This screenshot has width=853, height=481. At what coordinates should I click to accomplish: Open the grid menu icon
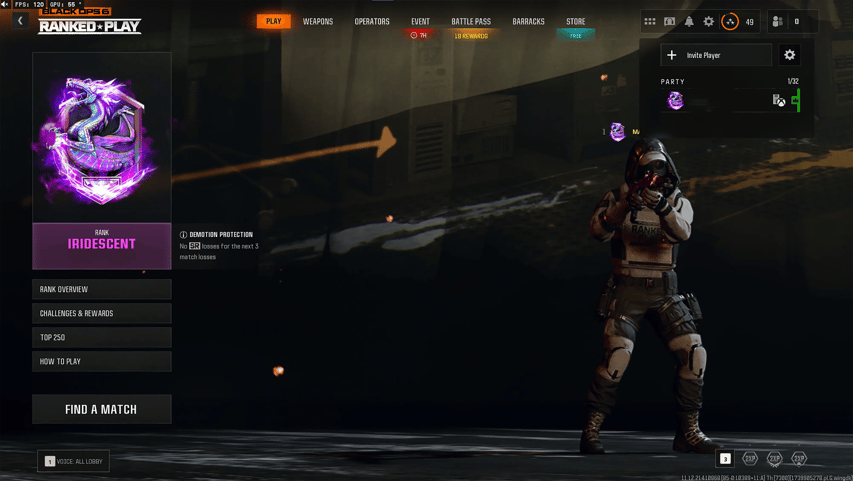coord(650,21)
